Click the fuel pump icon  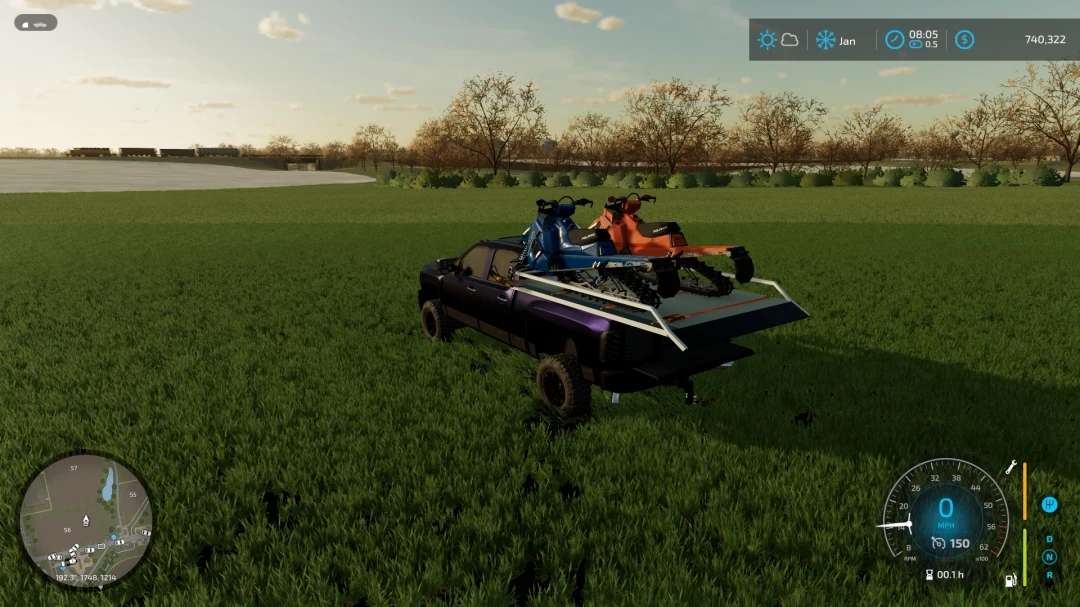click(1011, 579)
